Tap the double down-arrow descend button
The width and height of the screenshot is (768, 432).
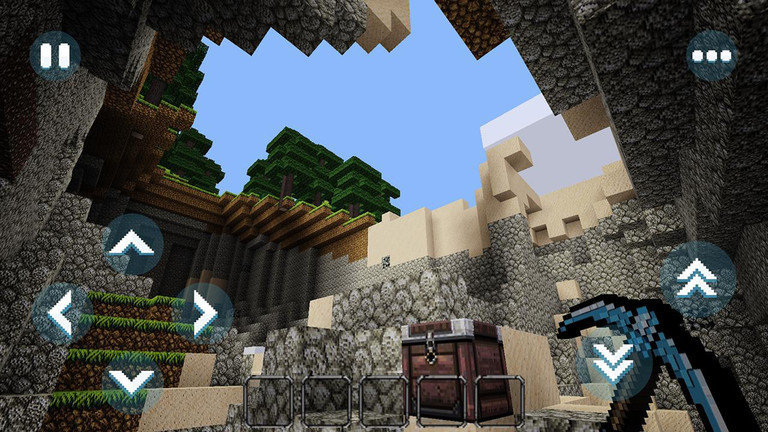click(x=613, y=362)
